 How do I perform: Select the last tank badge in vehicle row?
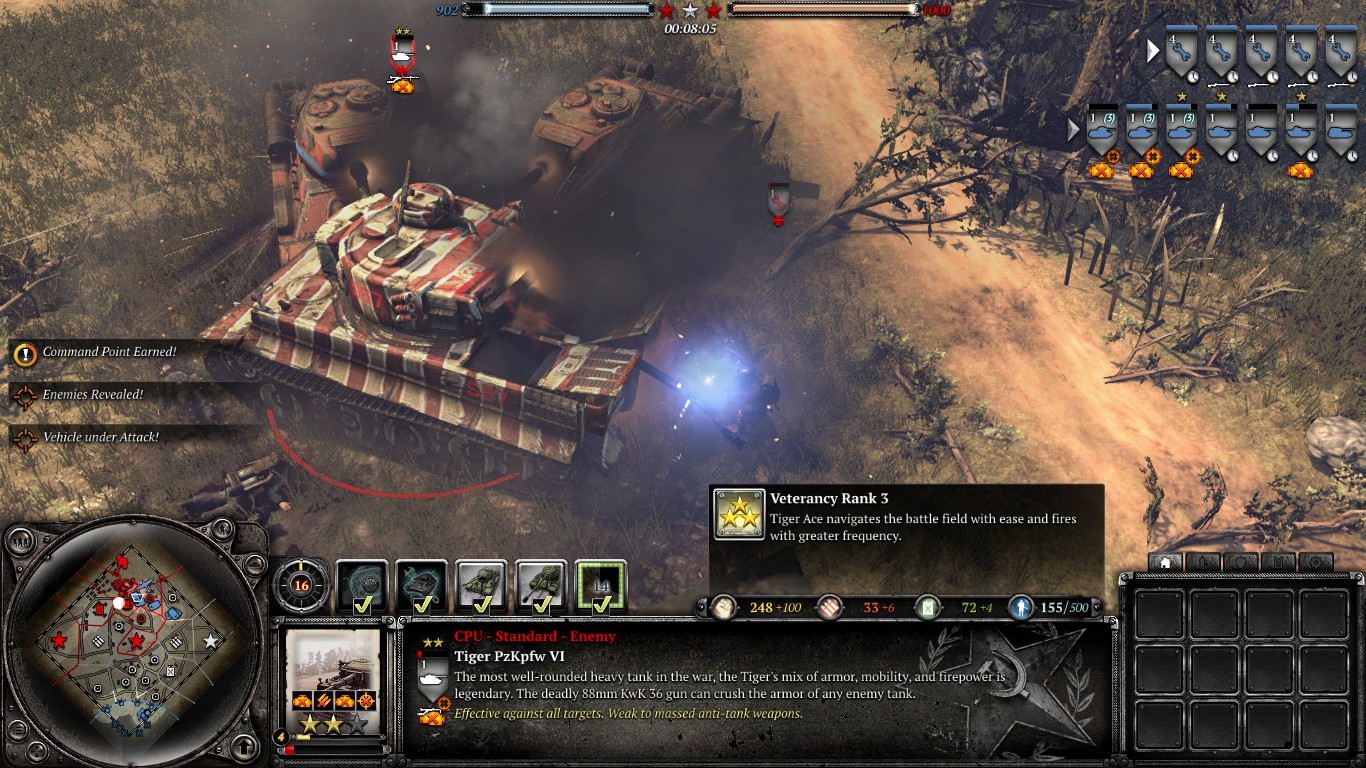1340,131
